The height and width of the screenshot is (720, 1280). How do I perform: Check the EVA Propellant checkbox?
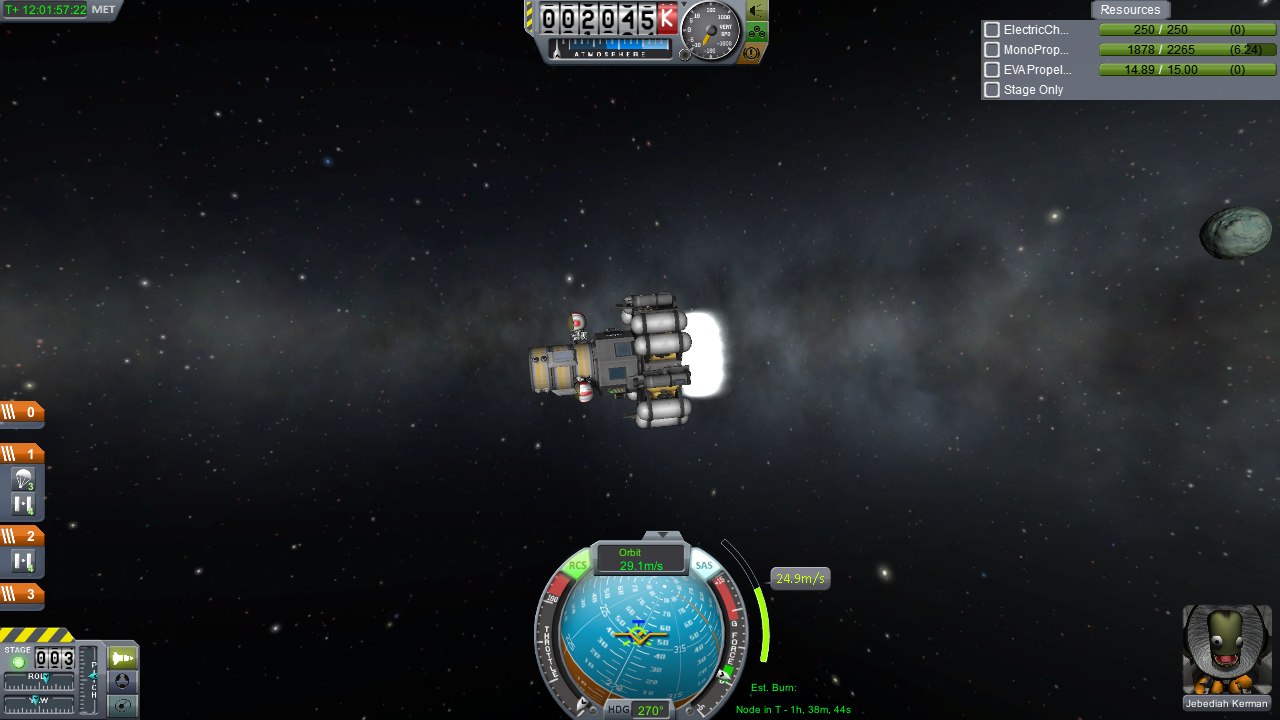click(992, 70)
